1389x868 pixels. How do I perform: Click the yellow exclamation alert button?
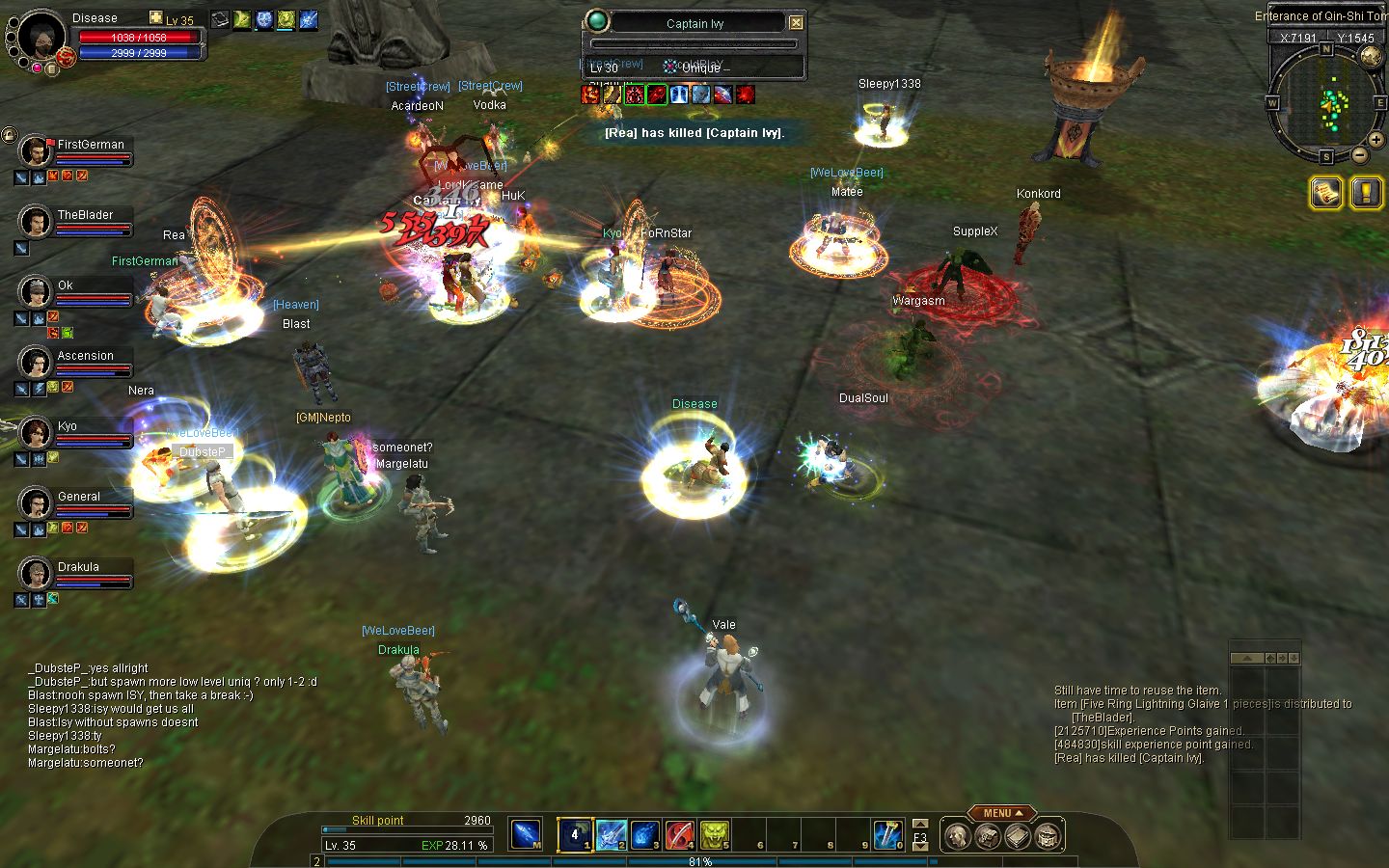pos(1366,193)
